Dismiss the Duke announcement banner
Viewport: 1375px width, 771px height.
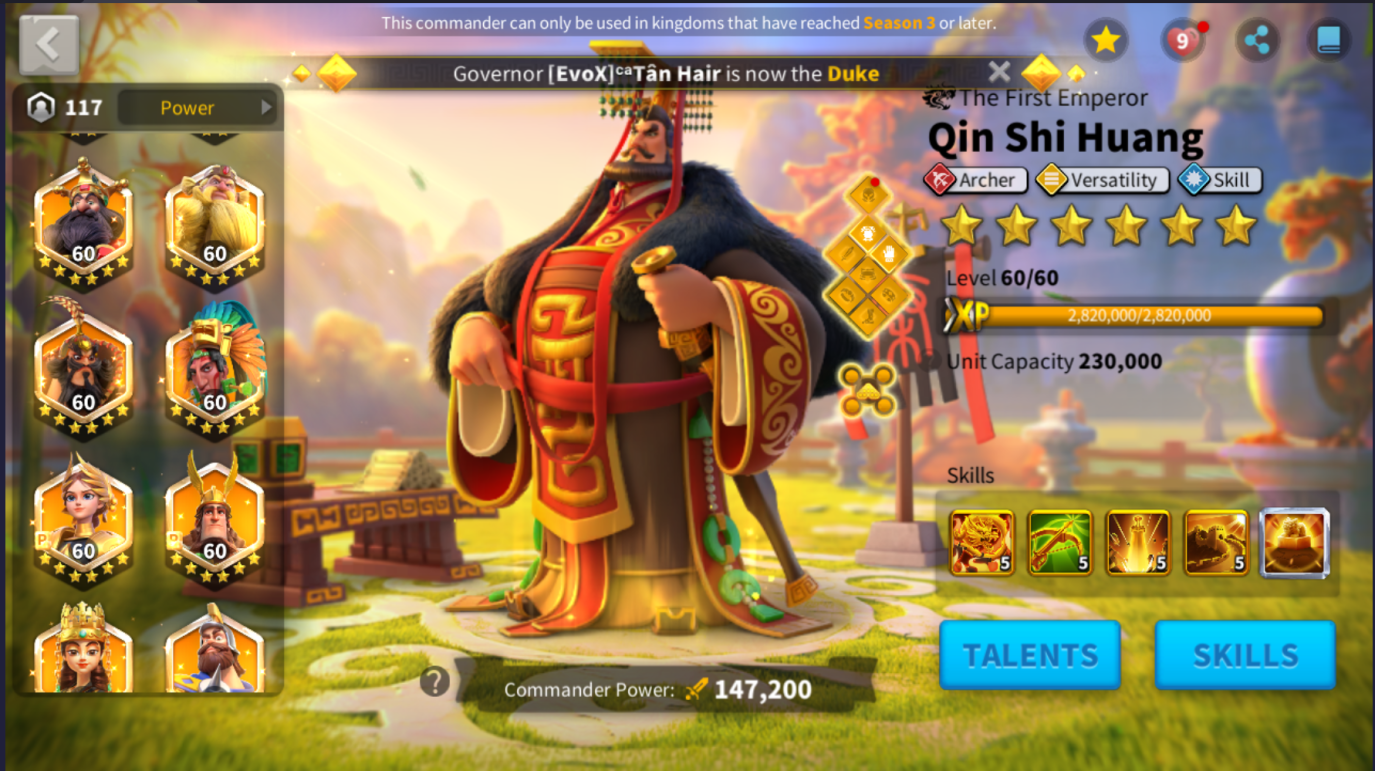(x=999, y=72)
